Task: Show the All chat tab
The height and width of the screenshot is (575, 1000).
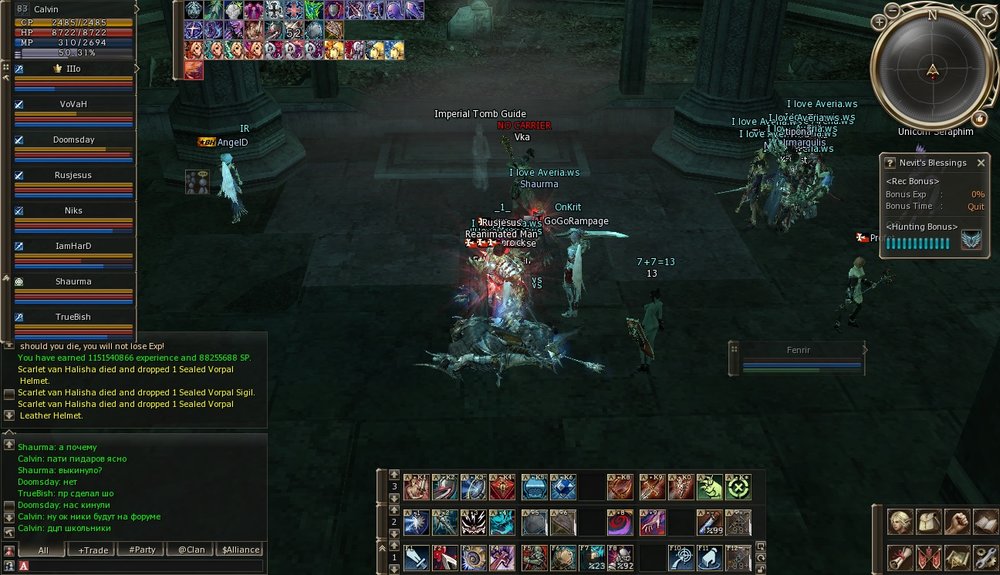Action: pyautogui.click(x=44, y=549)
